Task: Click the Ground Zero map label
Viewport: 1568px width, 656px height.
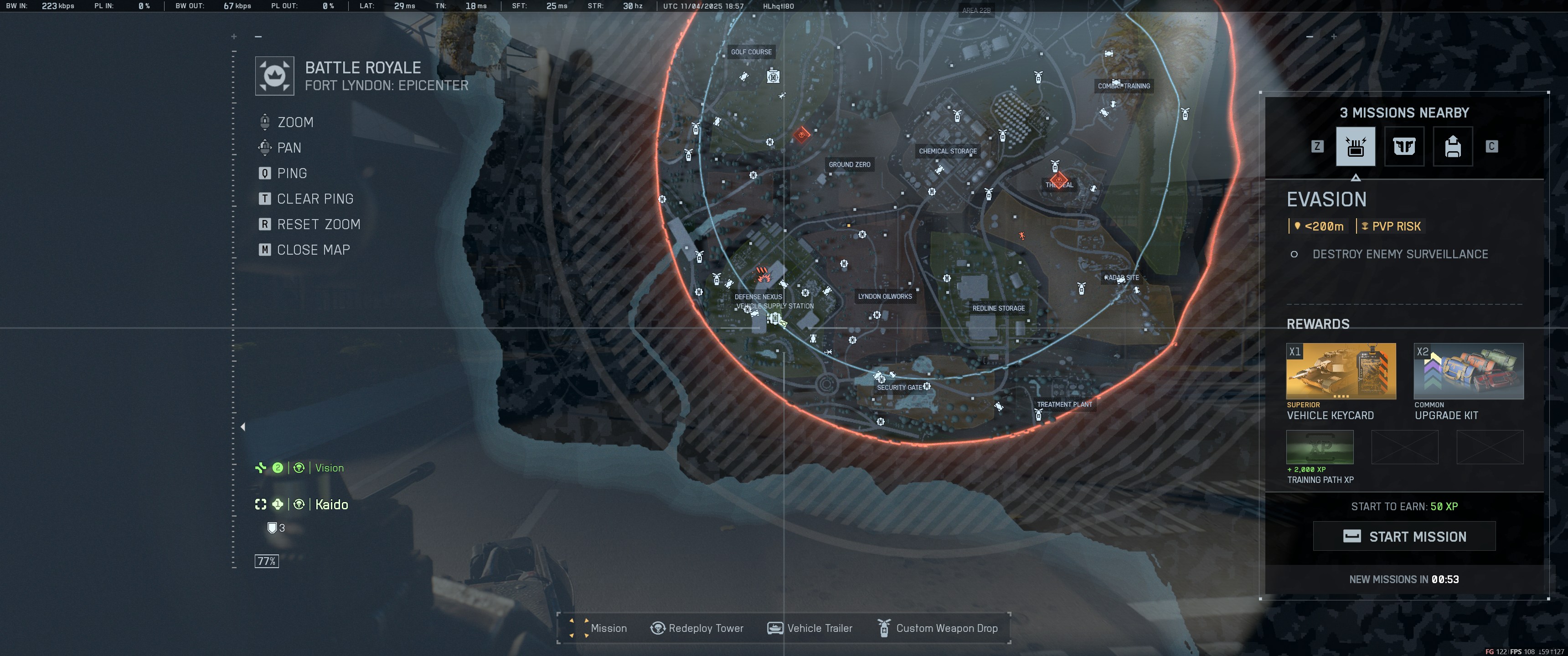Action: pos(849,164)
